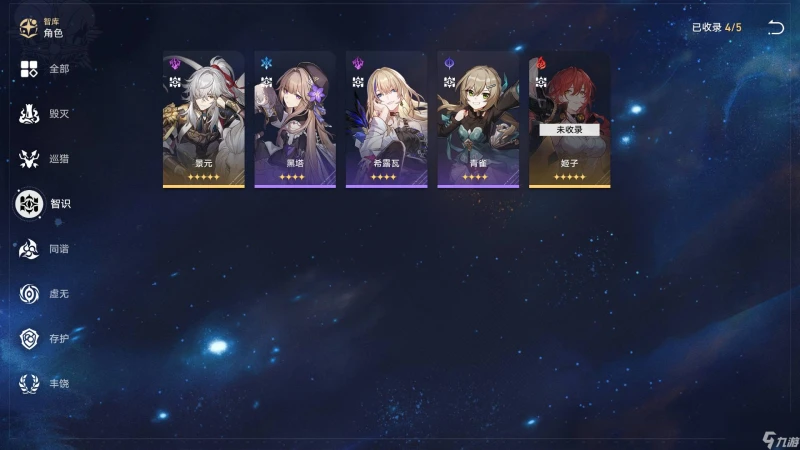Switch to the 全部 category tab
The height and width of the screenshot is (450, 800).
click(x=45, y=69)
